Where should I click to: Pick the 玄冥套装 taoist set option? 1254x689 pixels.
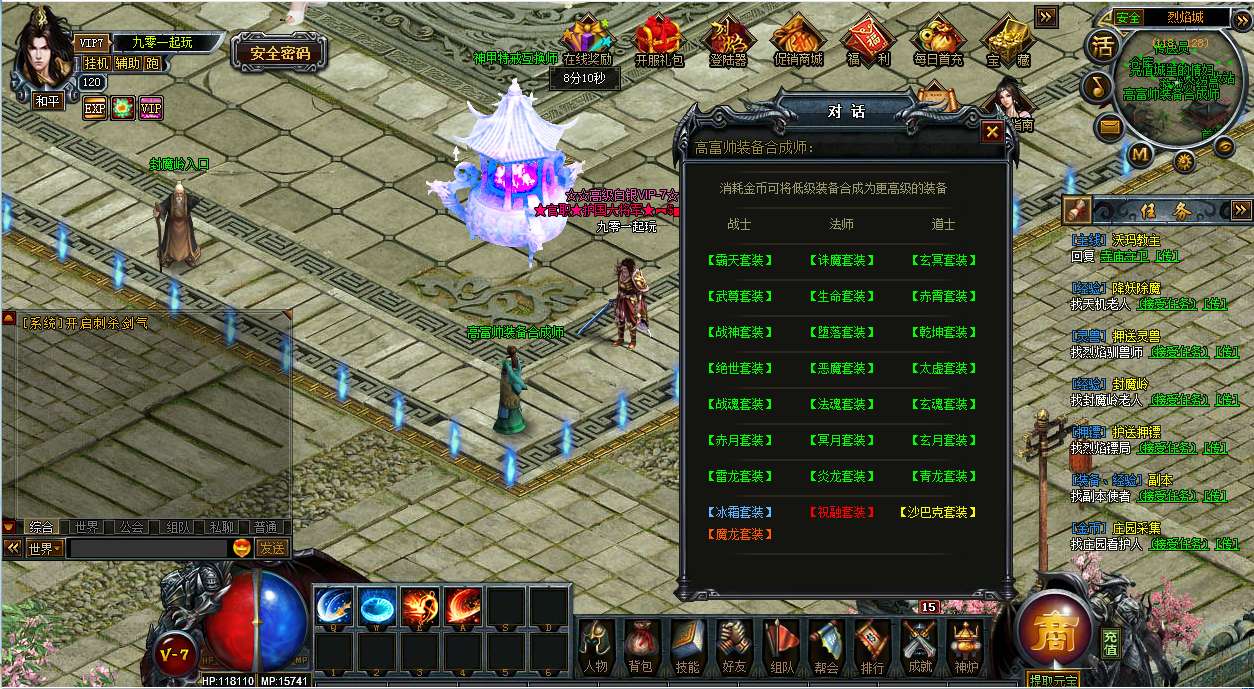(943, 260)
